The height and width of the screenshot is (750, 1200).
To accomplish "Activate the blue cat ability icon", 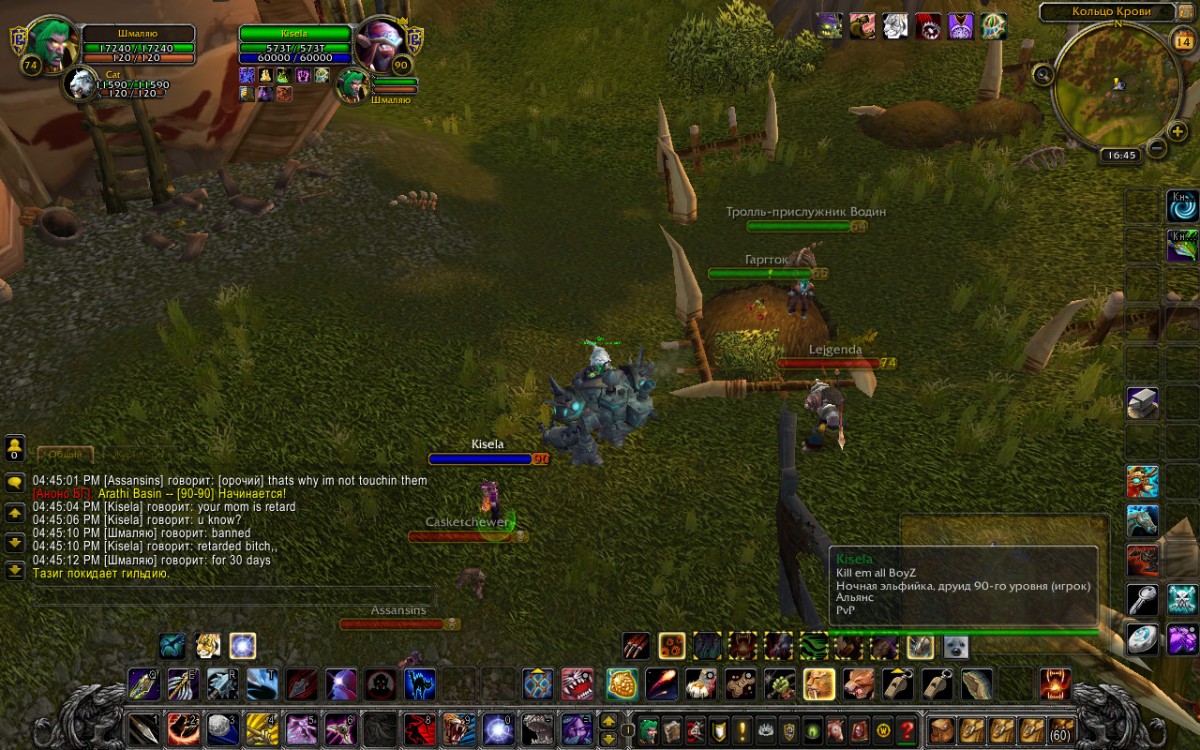I will (x=419, y=684).
